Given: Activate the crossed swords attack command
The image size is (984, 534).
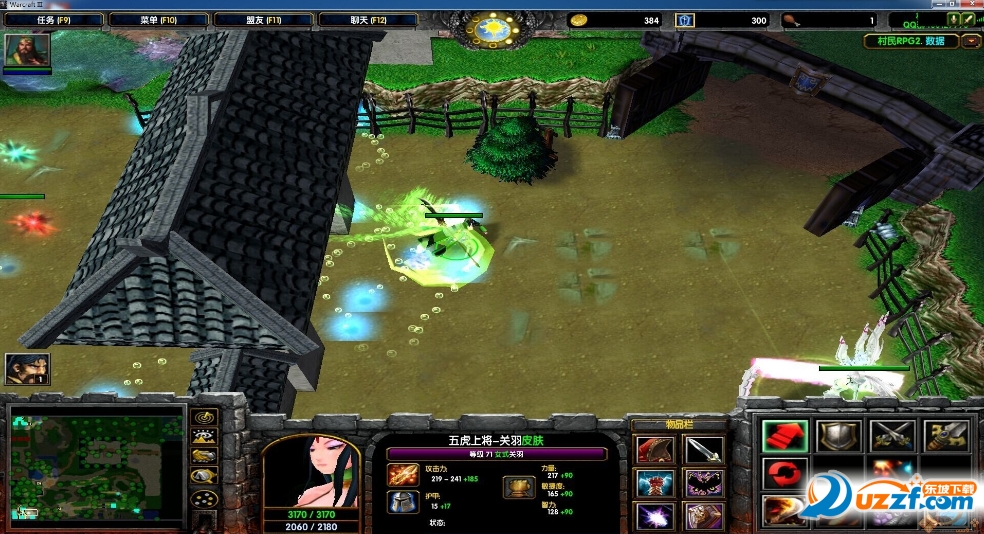Looking at the screenshot, I should (892, 436).
